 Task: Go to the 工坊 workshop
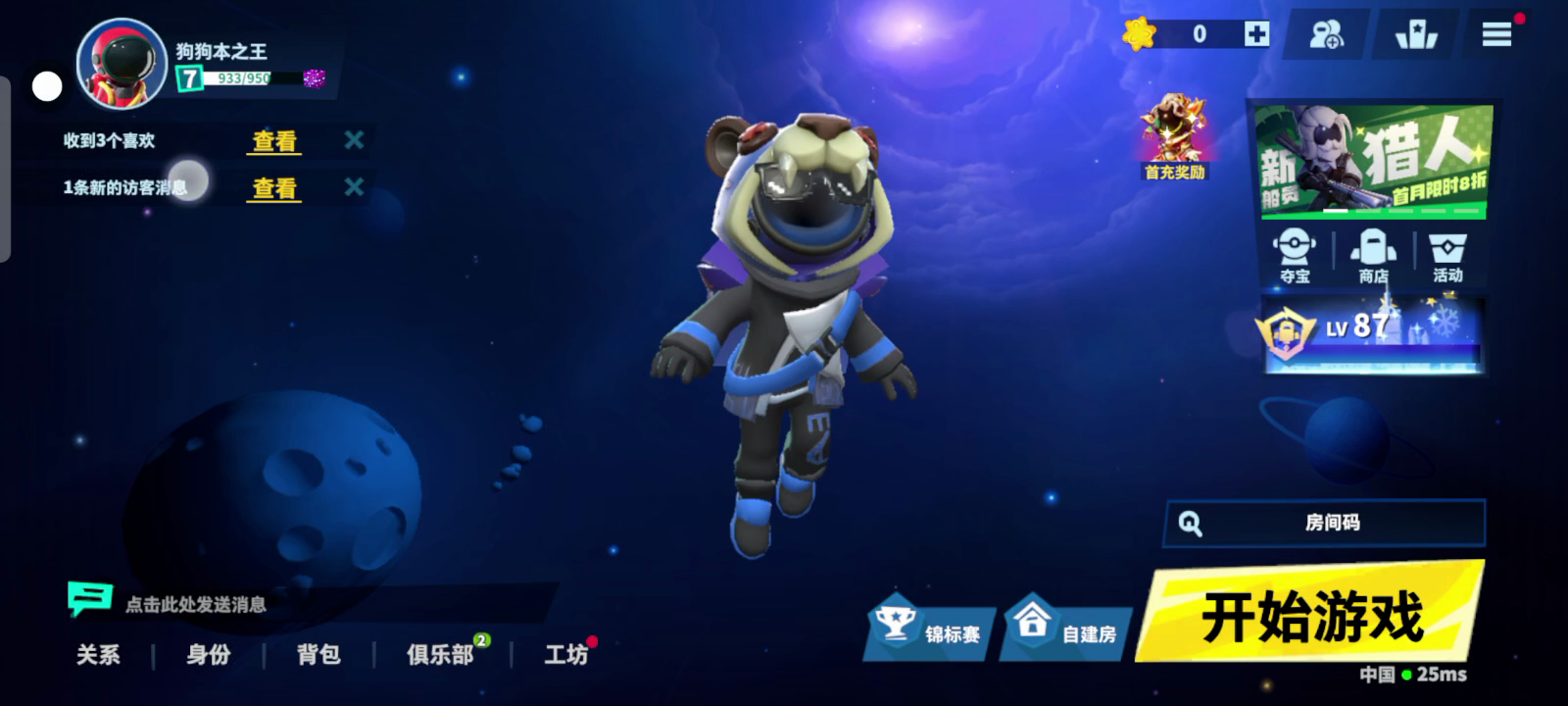coord(565,654)
